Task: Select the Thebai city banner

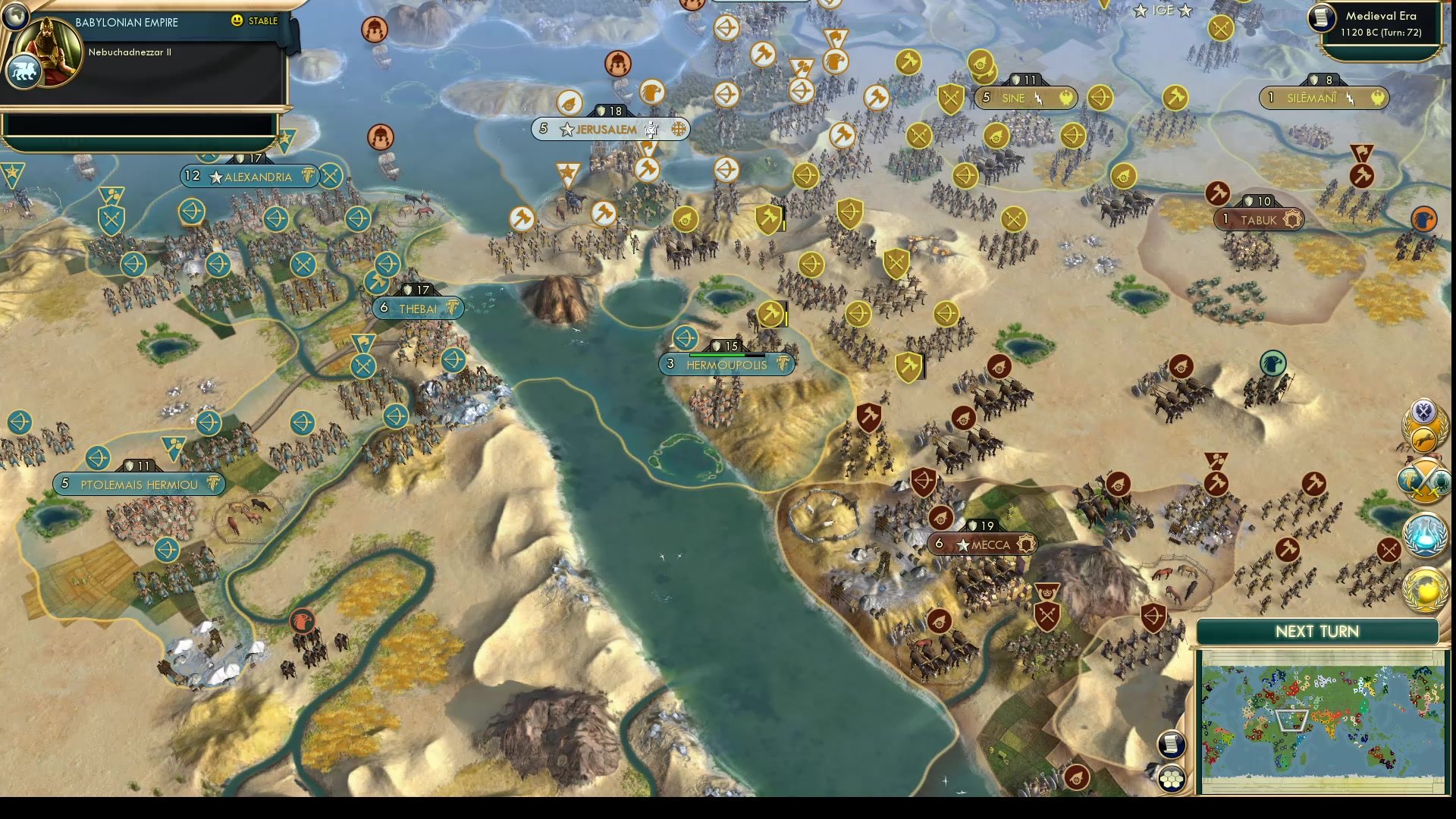Action: [x=416, y=308]
